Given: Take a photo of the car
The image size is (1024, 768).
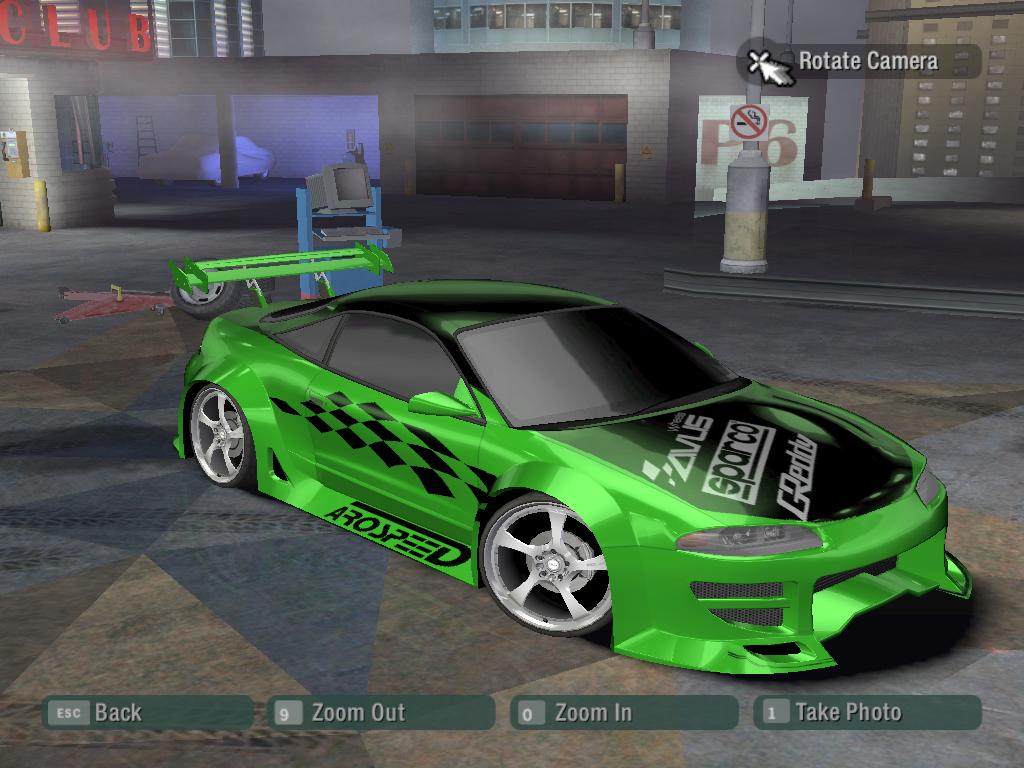Looking at the screenshot, I should tap(866, 712).
